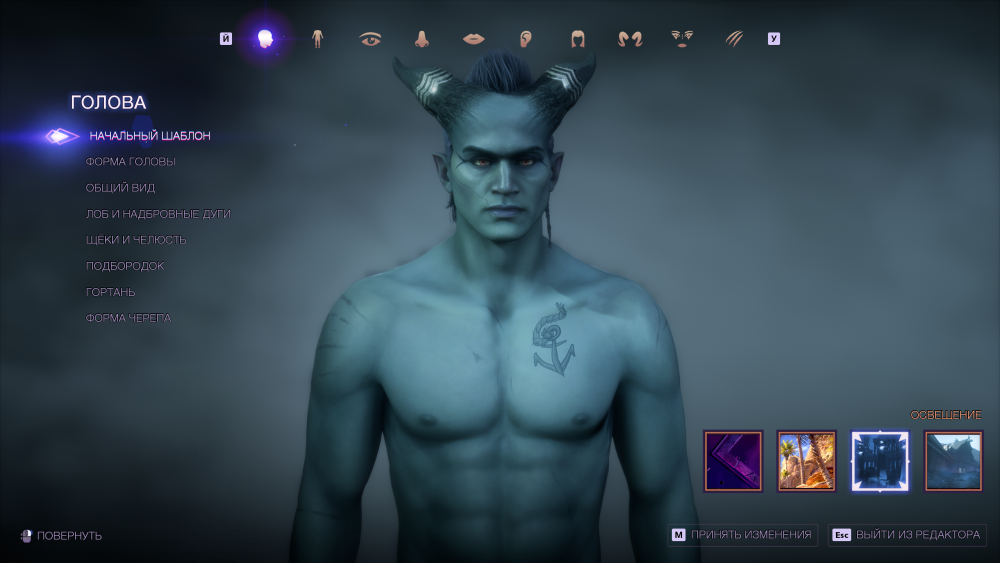Switch to the hair tab

point(578,39)
